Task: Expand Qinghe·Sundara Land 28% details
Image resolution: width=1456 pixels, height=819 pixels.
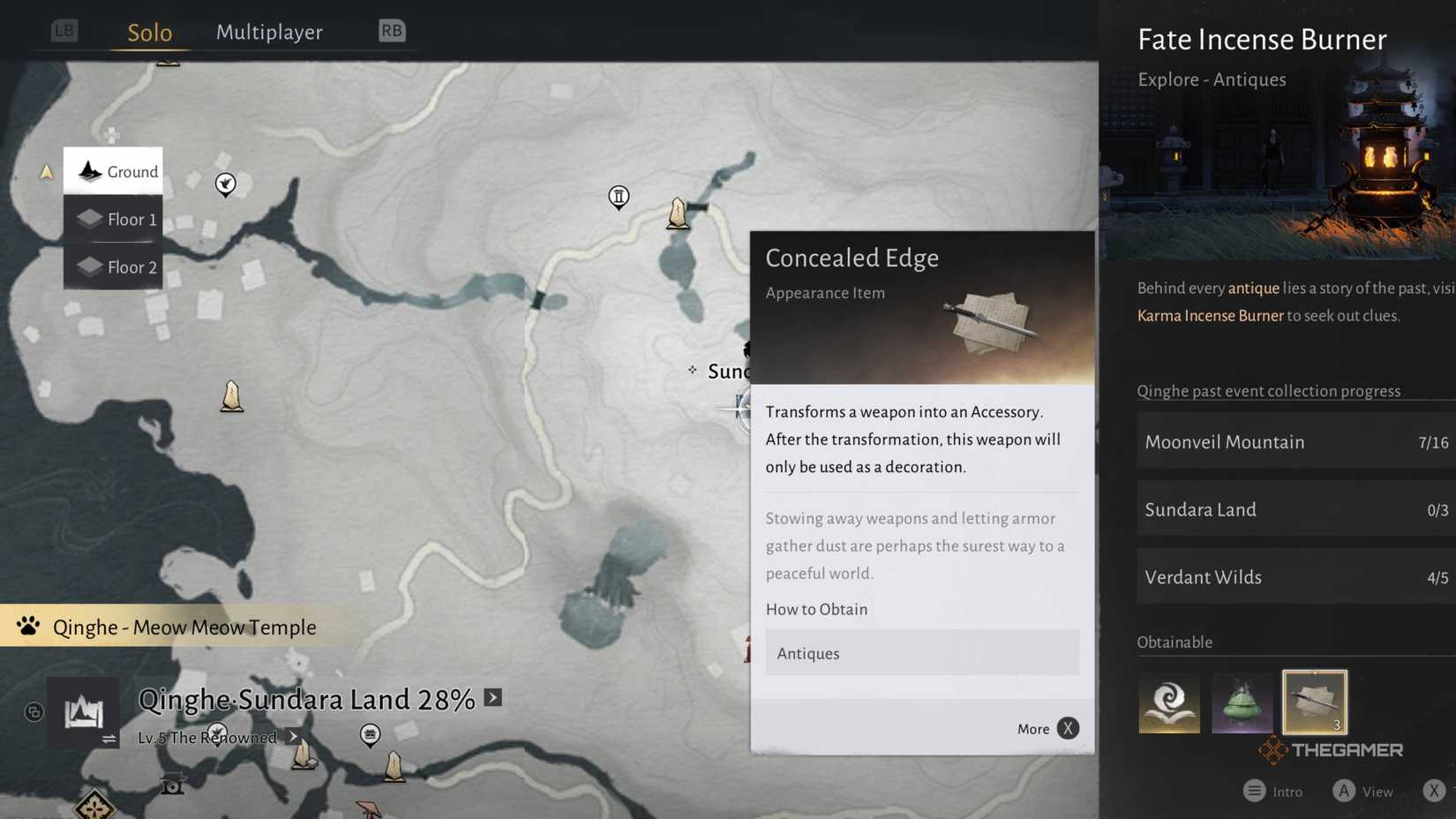Action: pyautogui.click(x=492, y=698)
